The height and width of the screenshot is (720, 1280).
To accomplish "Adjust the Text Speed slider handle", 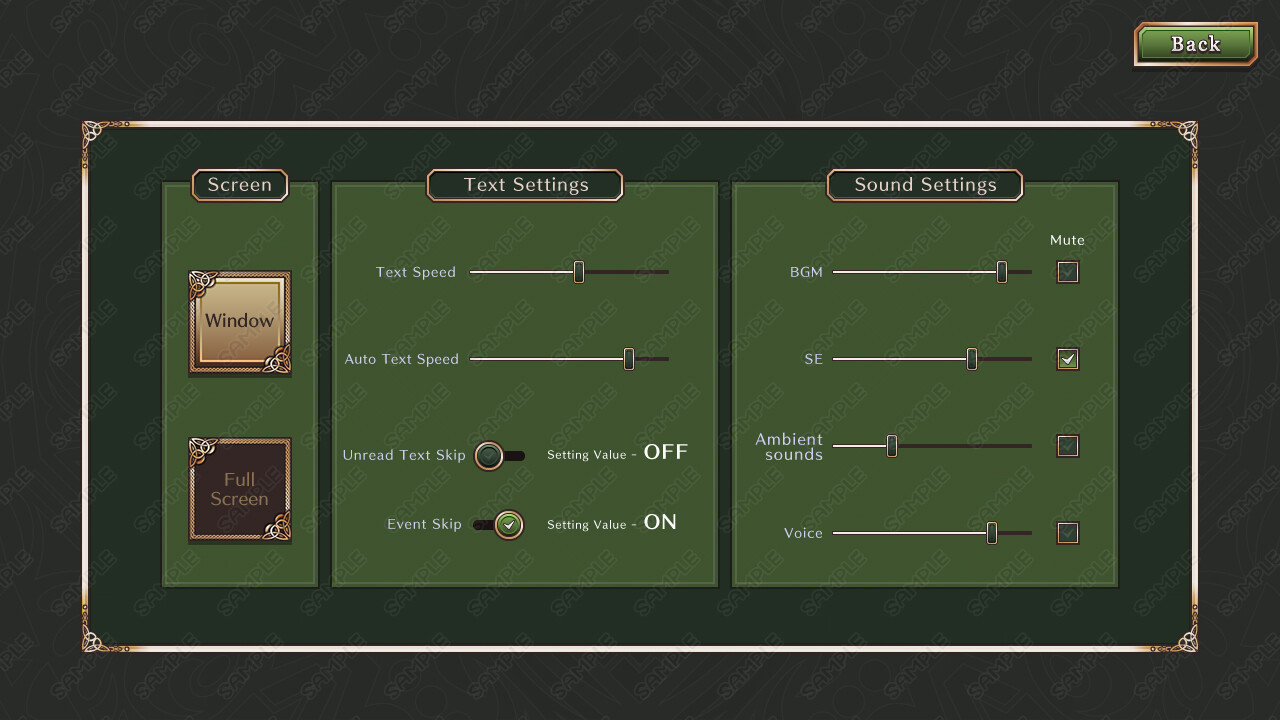I will (x=578, y=271).
